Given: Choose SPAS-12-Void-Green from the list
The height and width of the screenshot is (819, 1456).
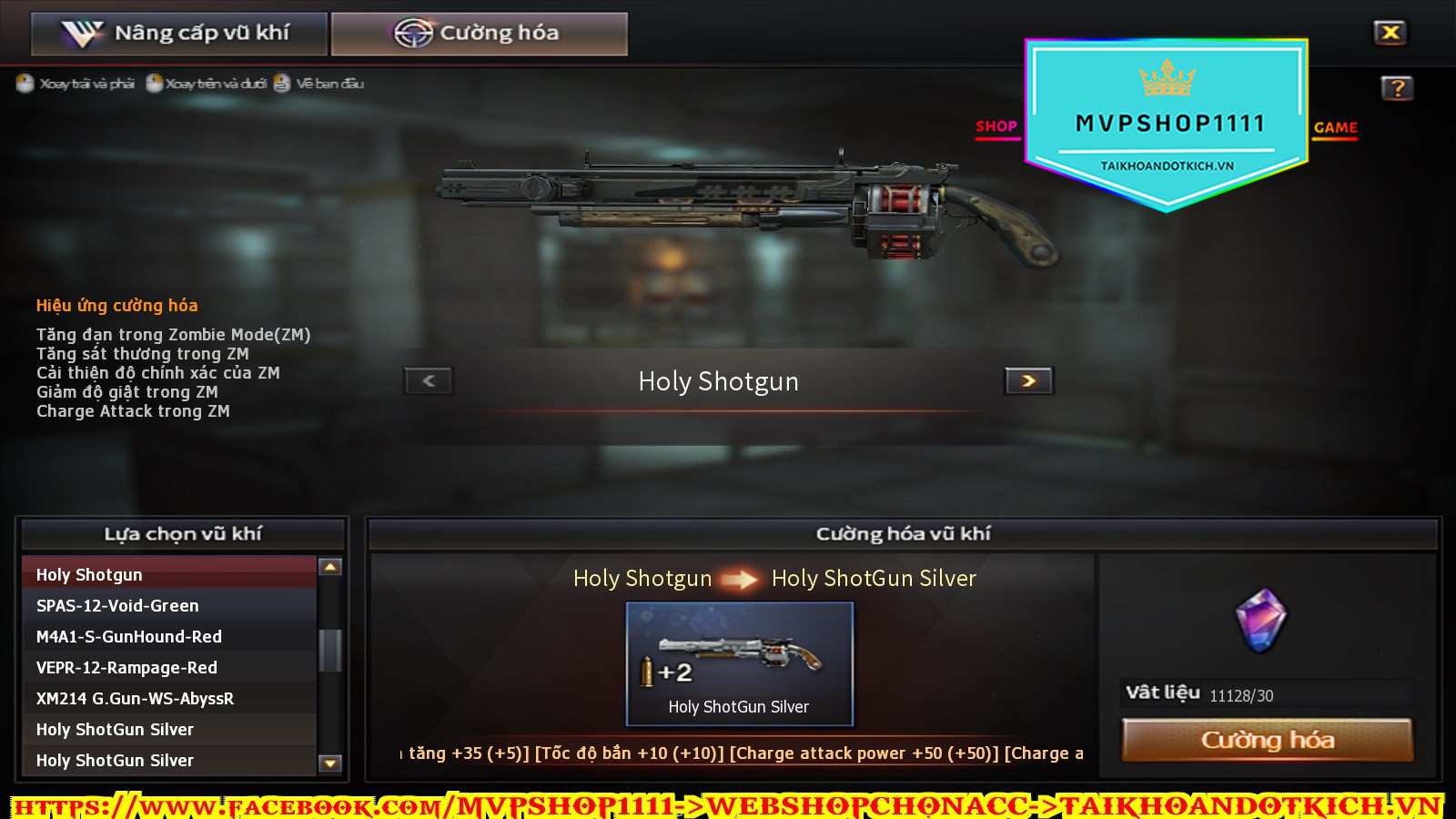Looking at the screenshot, I should tap(168, 605).
